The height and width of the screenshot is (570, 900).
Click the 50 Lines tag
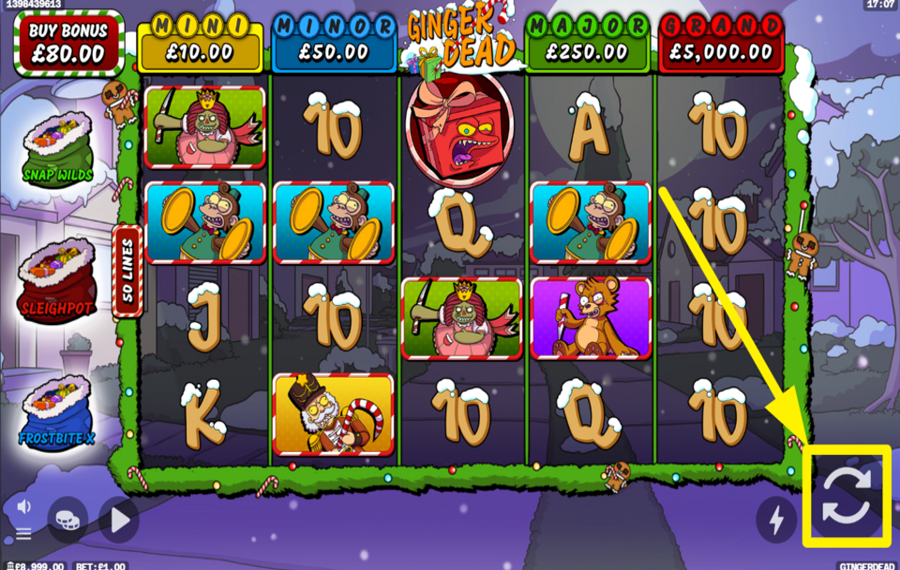[128, 272]
